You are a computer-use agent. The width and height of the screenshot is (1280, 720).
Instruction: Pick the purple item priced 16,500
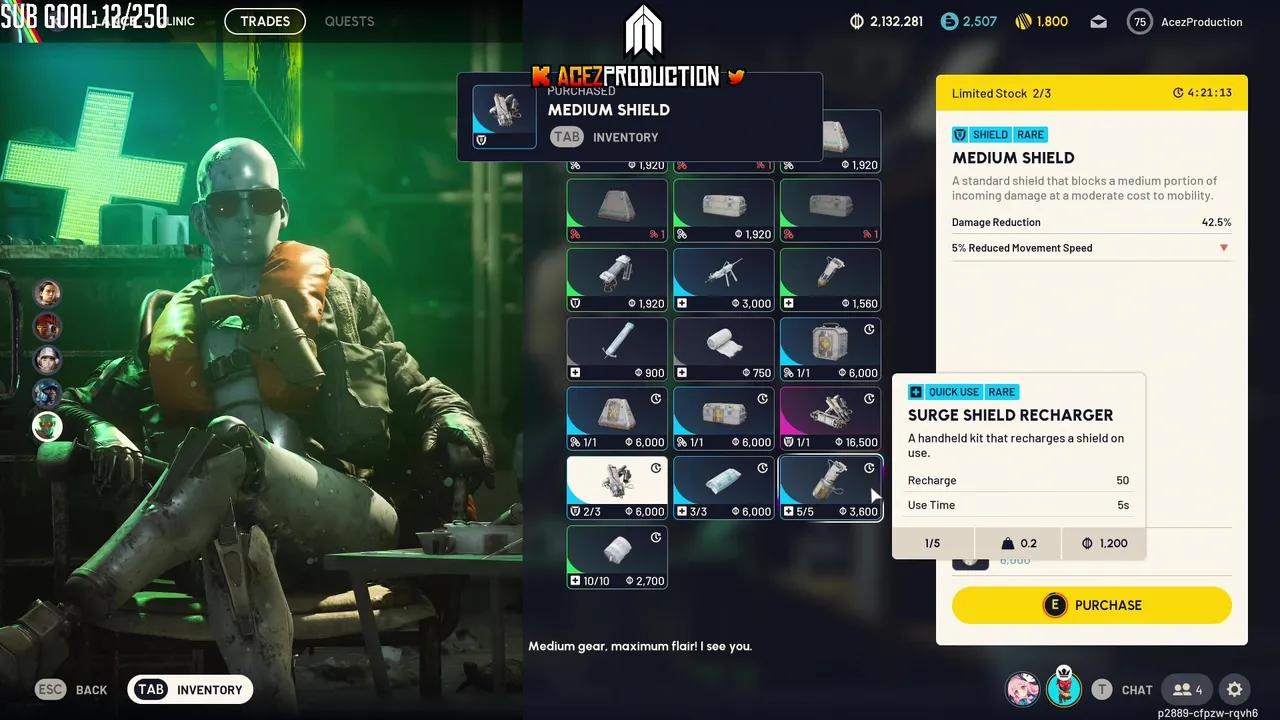pos(830,418)
